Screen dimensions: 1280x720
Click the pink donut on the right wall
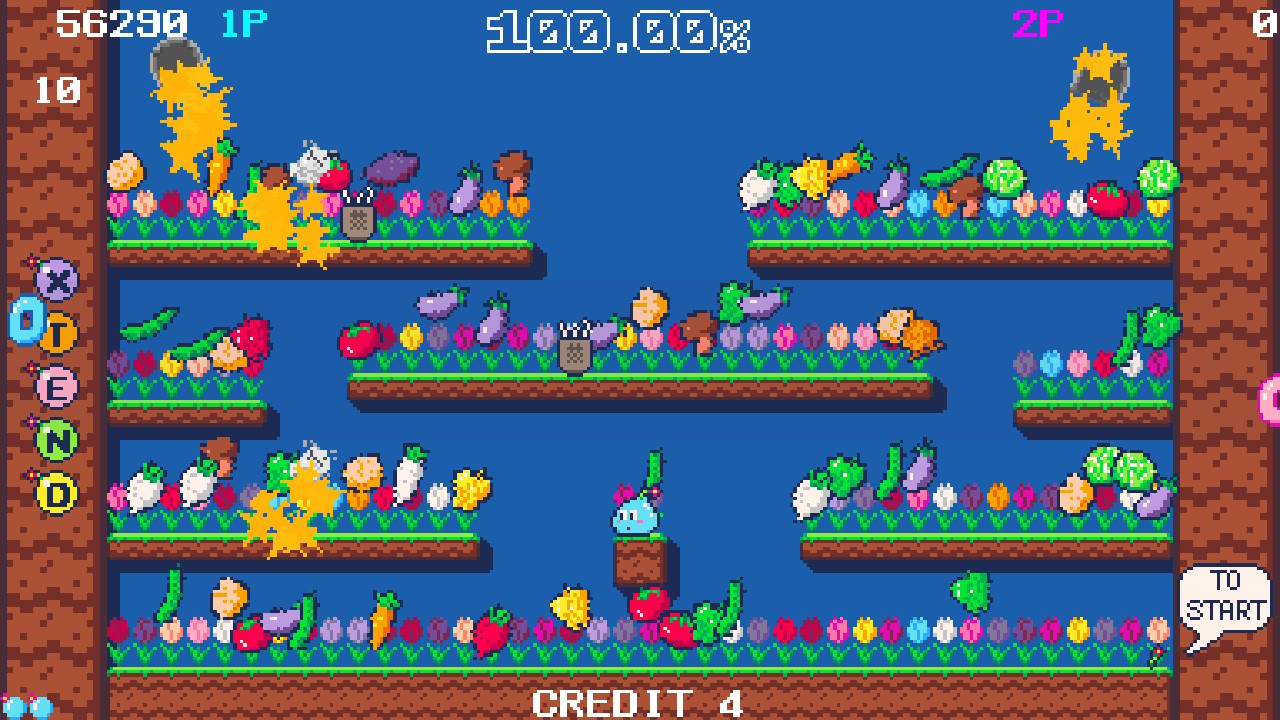1272,400
